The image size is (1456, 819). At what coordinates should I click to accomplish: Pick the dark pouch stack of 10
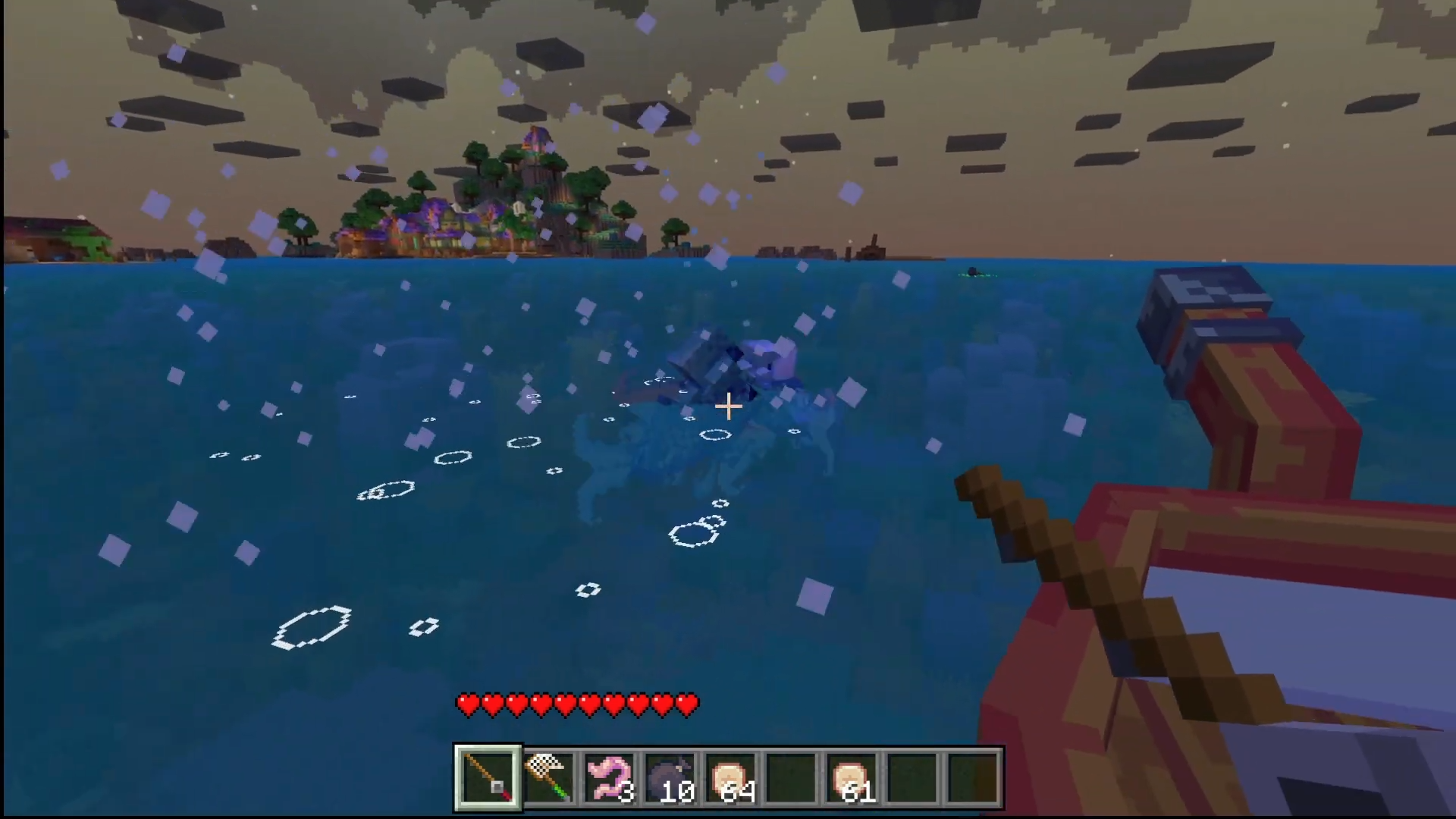[670, 777]
